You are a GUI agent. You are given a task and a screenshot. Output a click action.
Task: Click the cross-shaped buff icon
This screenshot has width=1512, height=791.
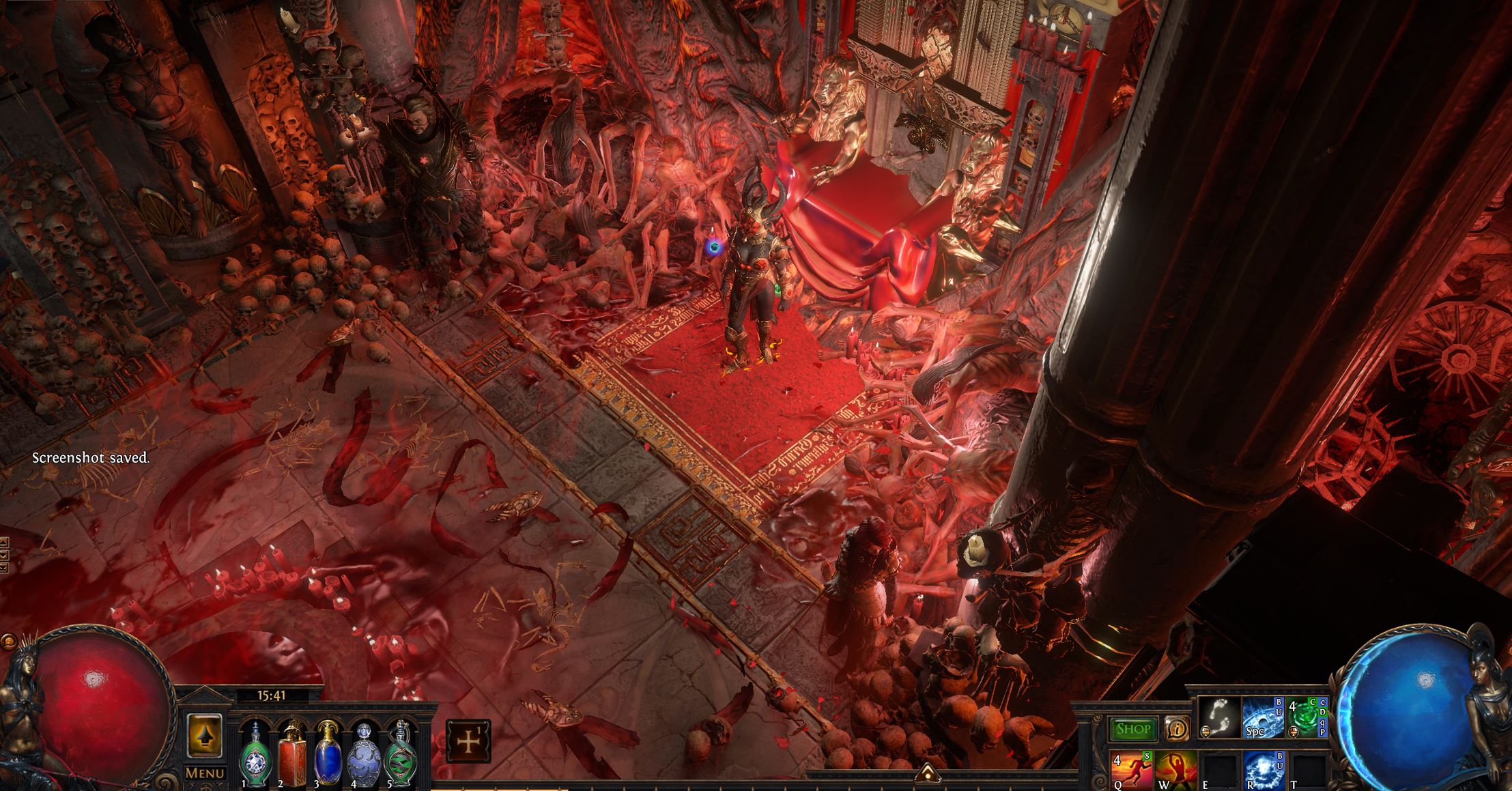pyautogui.click(x=468, y=741)
